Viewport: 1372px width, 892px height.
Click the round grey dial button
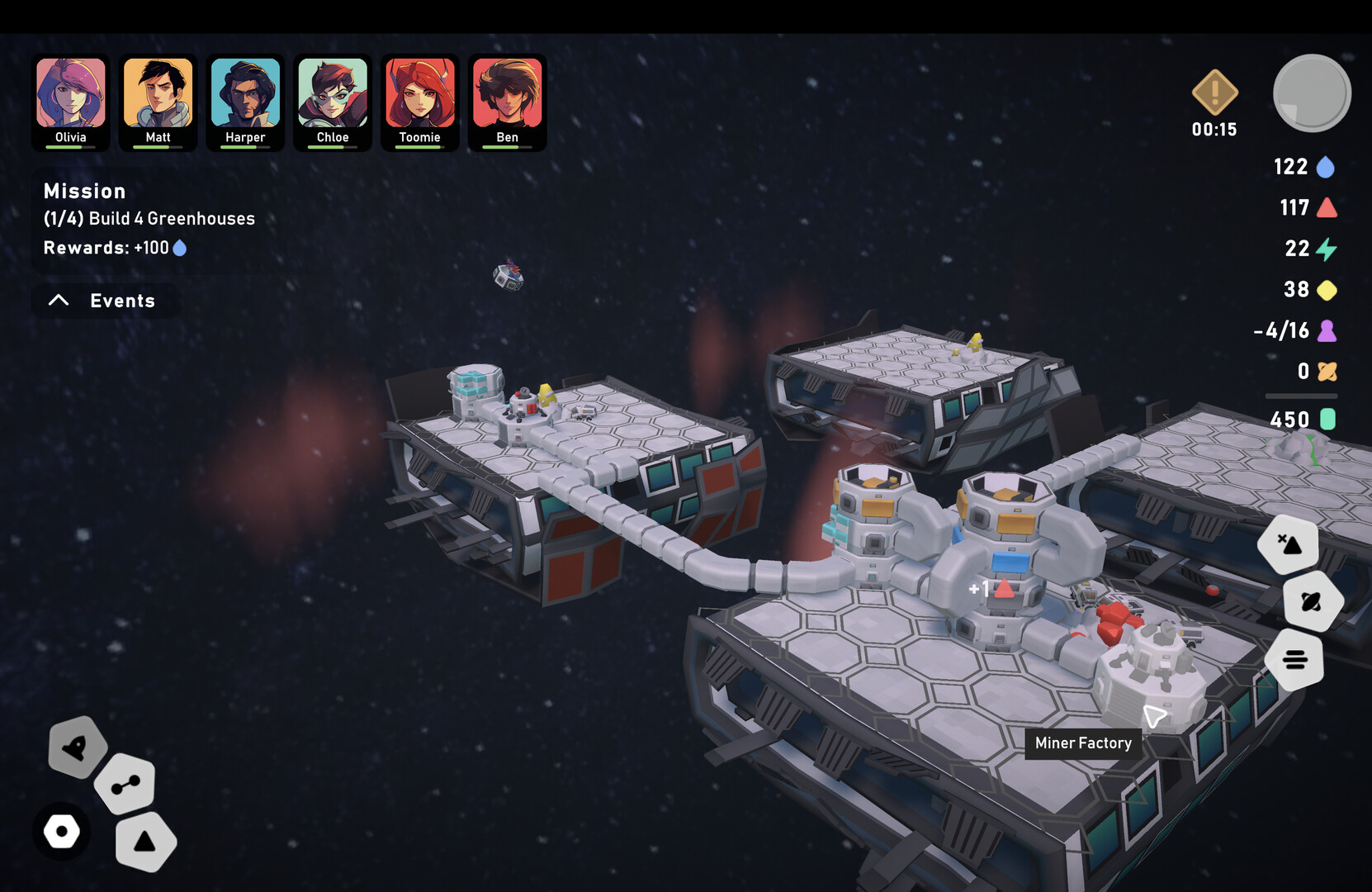coord(1312,93)
